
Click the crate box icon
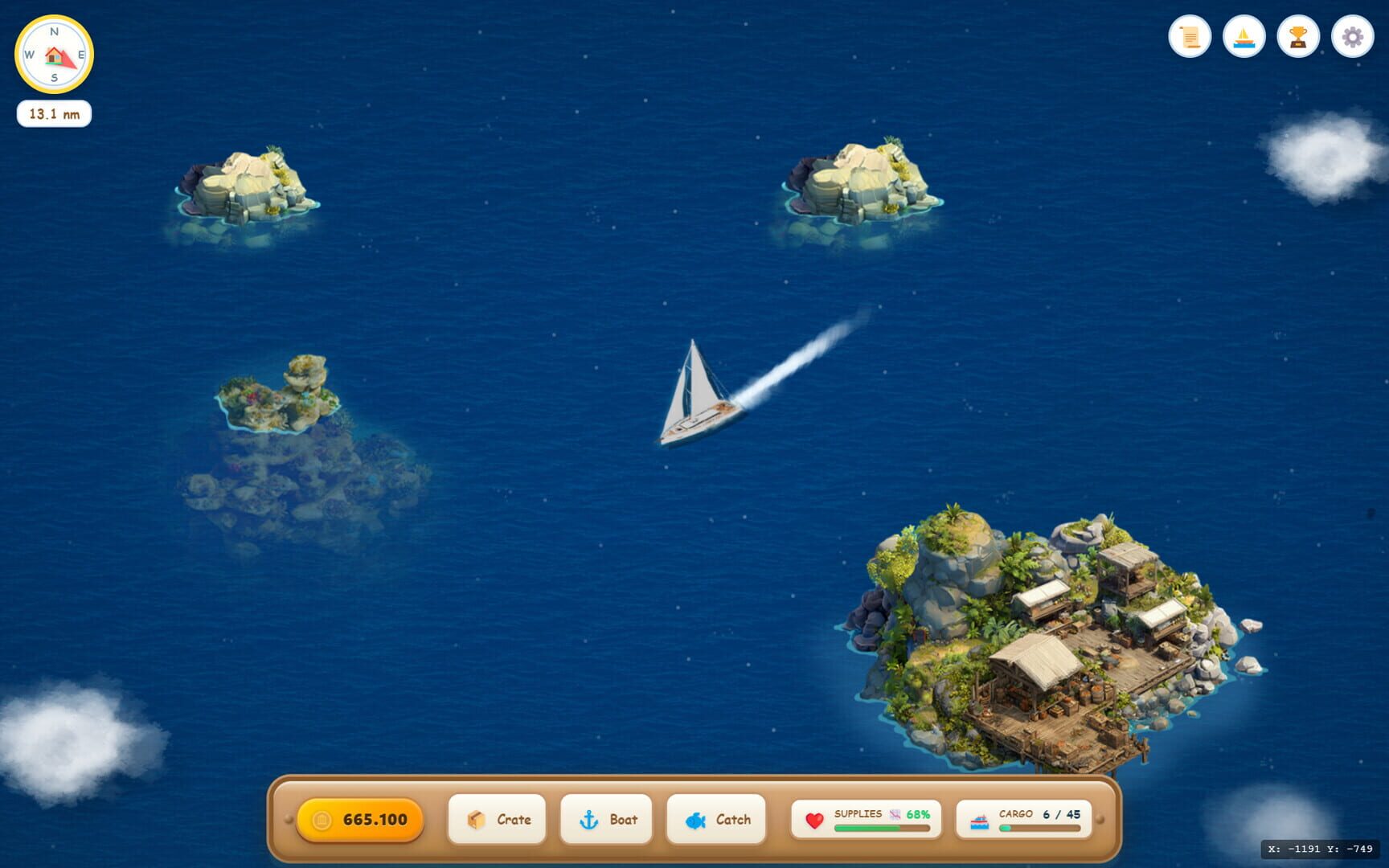pyautogui.click(x=477, y=819)
